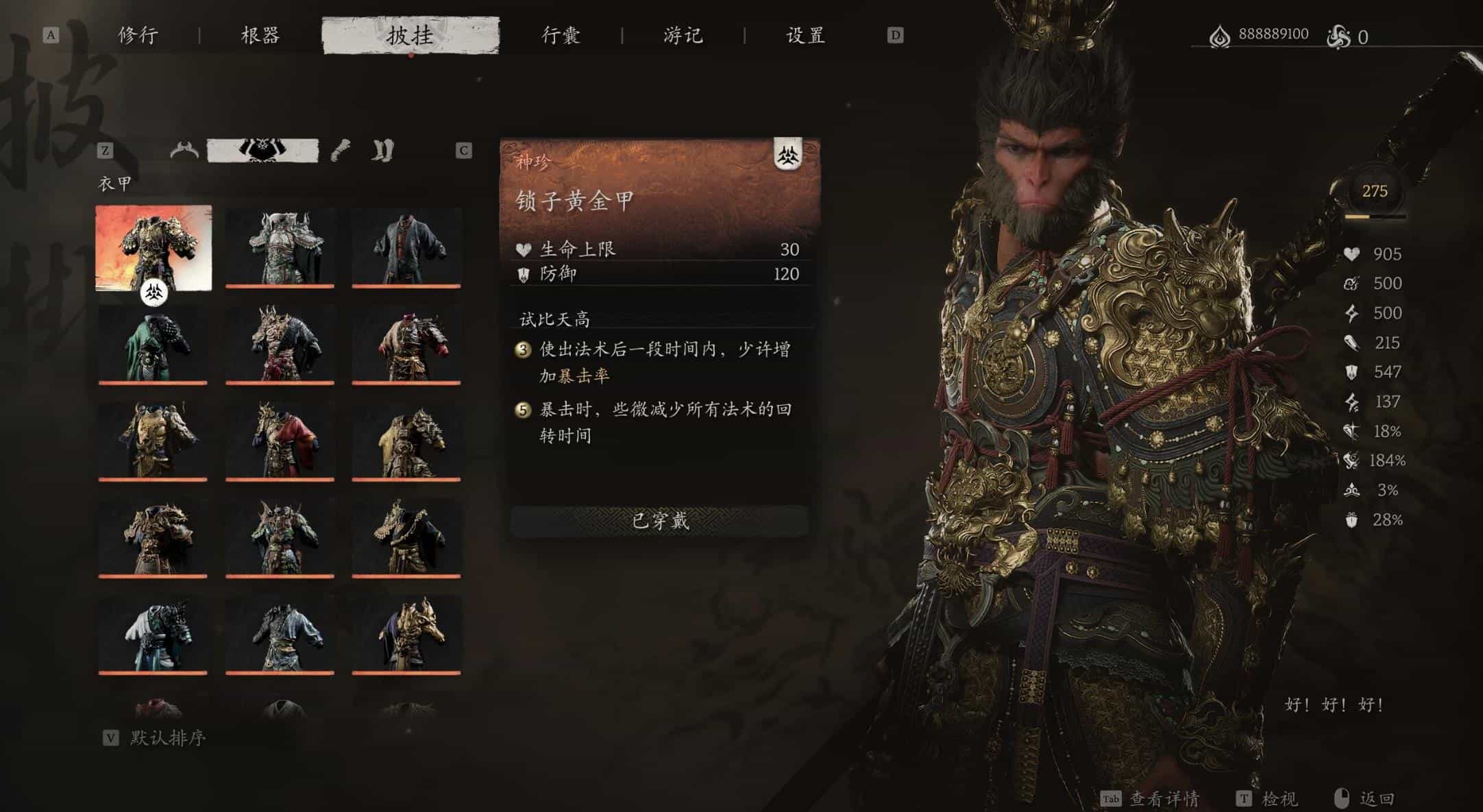Select the leg armor equipment slot icon
This screenshot has height=812, width=1483.
[x=382, y=149]
